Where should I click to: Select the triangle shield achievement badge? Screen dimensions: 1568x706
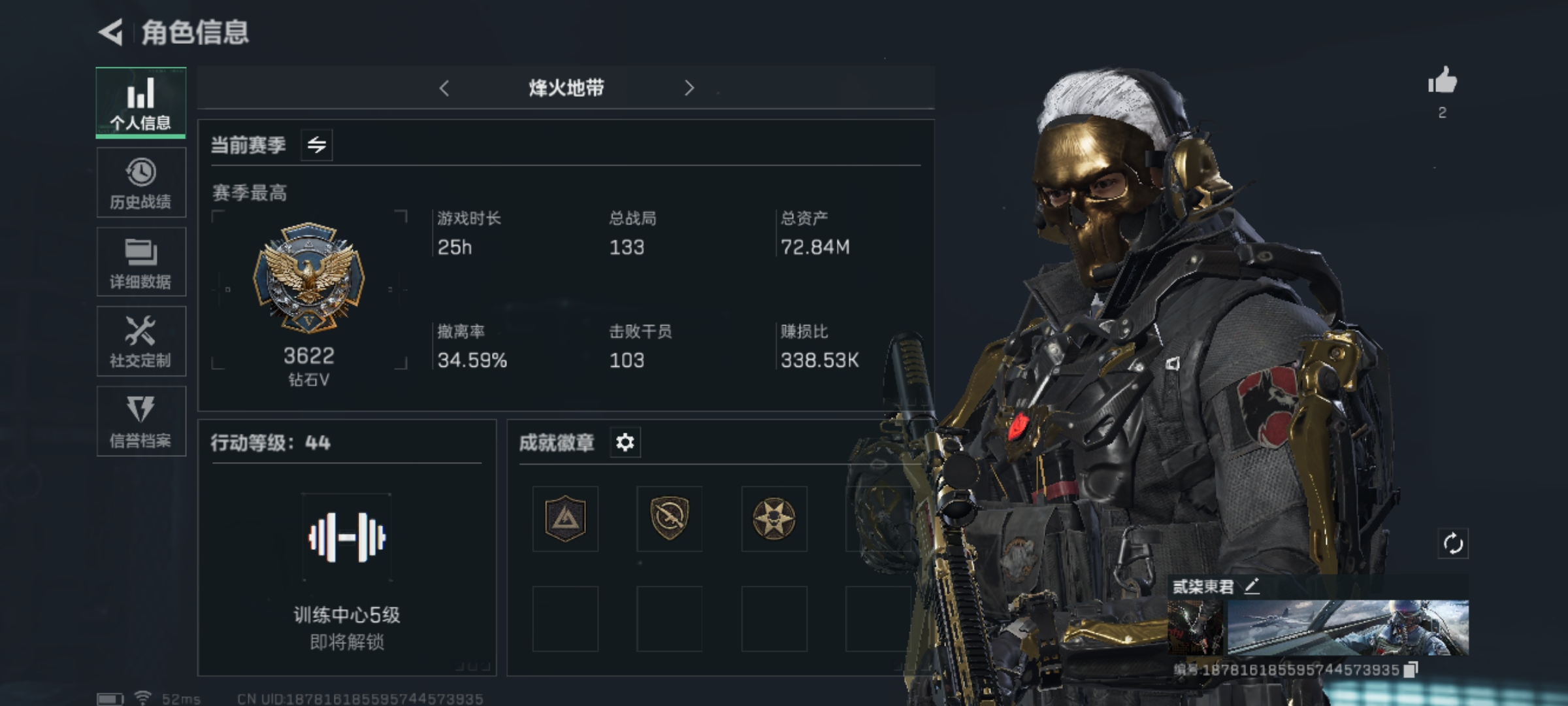click(x=565, y=519)
